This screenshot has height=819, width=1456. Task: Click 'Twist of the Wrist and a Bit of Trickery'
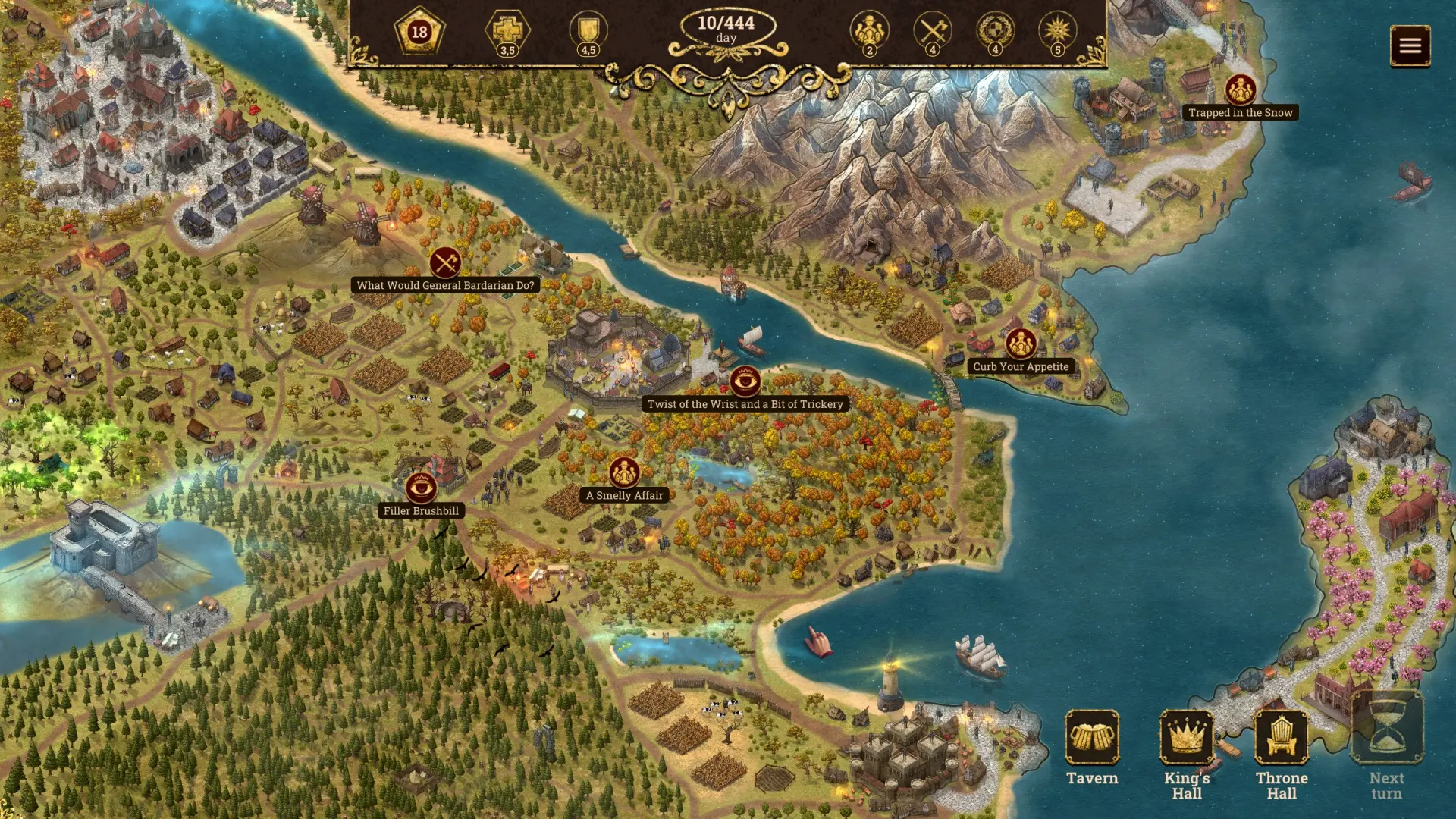(746, 382)
